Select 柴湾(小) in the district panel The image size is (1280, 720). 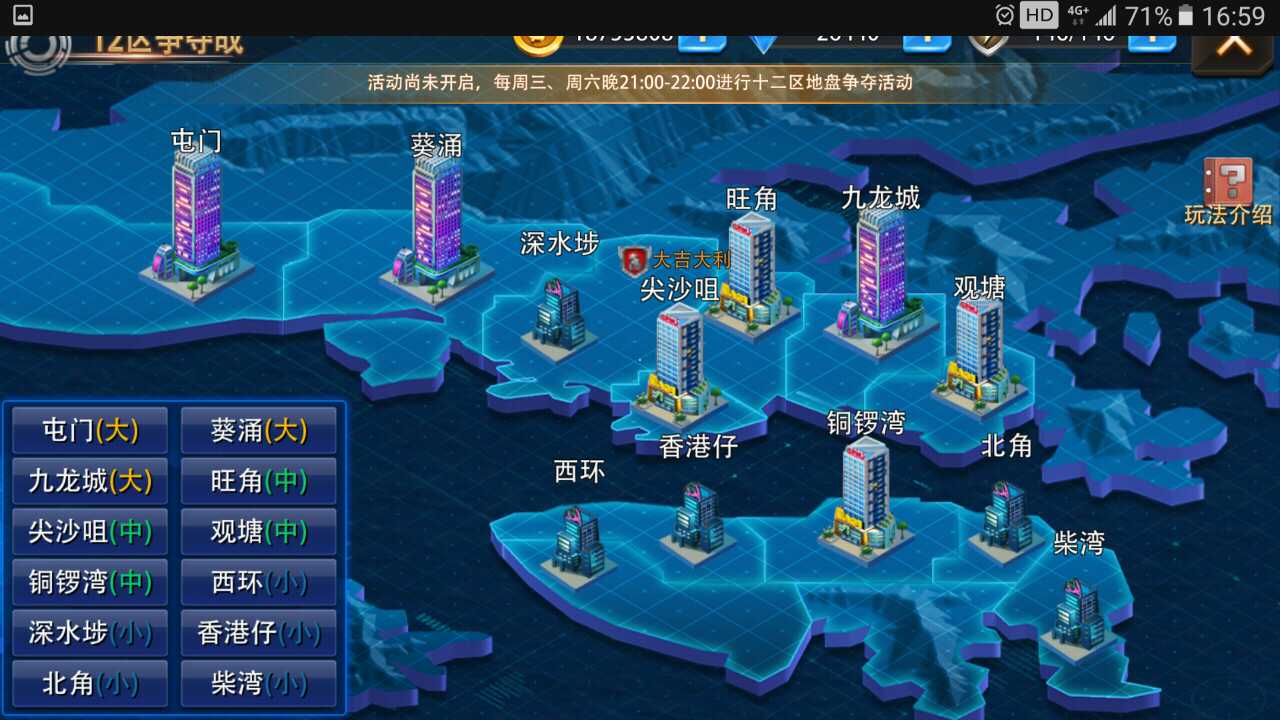[x=258, y=684]
